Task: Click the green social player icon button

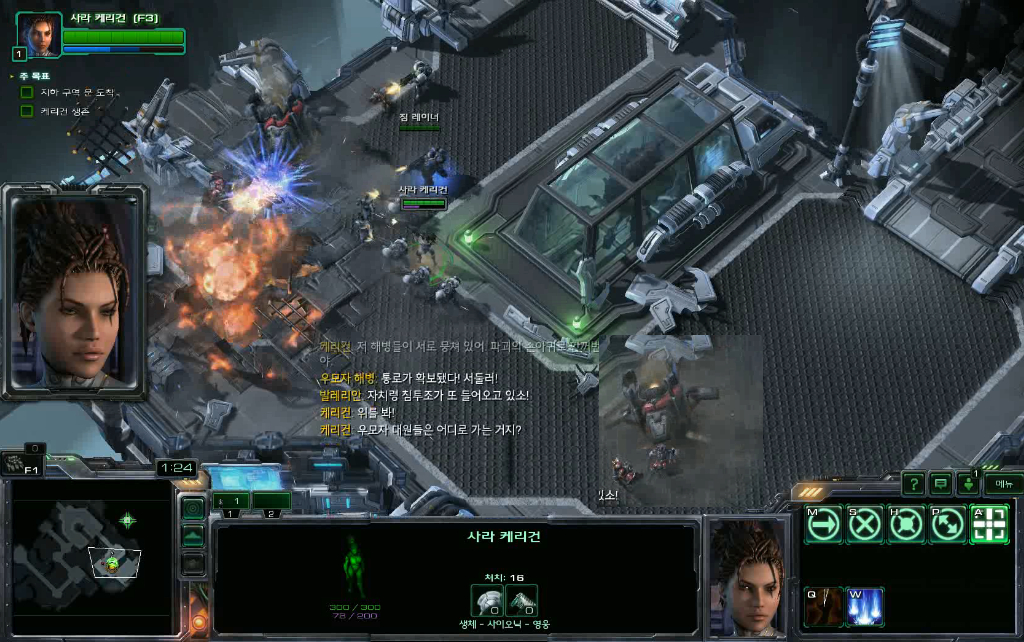Action: (x=968, y=484)
